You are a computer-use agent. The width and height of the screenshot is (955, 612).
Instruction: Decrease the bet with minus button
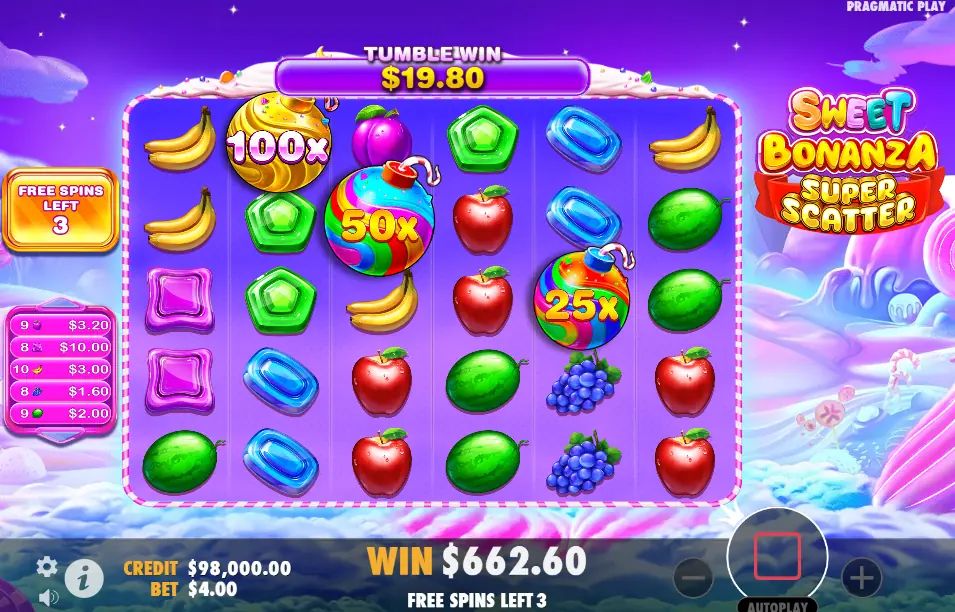click(693, 577)
